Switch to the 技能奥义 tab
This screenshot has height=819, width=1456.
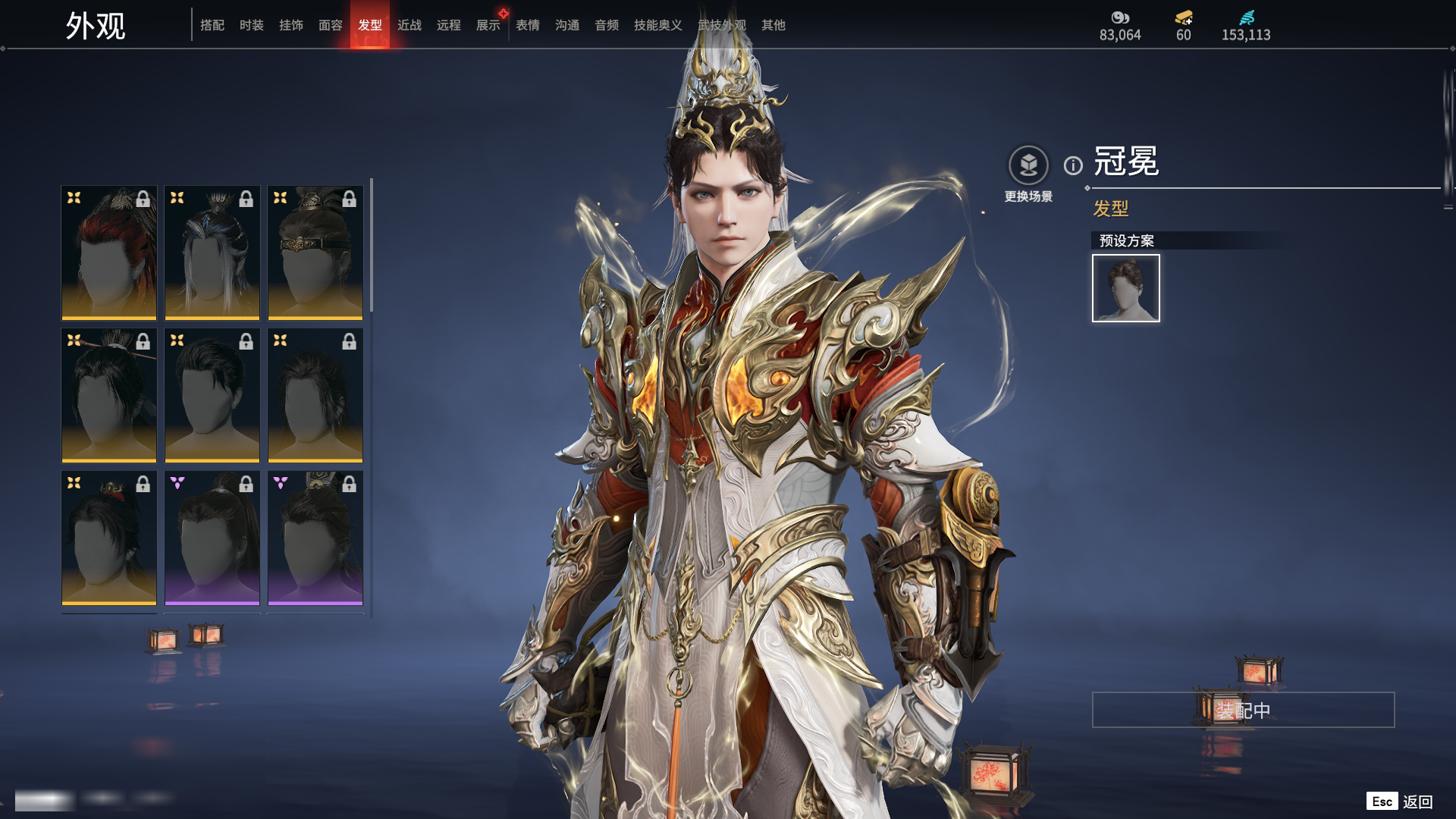(658, 25)
